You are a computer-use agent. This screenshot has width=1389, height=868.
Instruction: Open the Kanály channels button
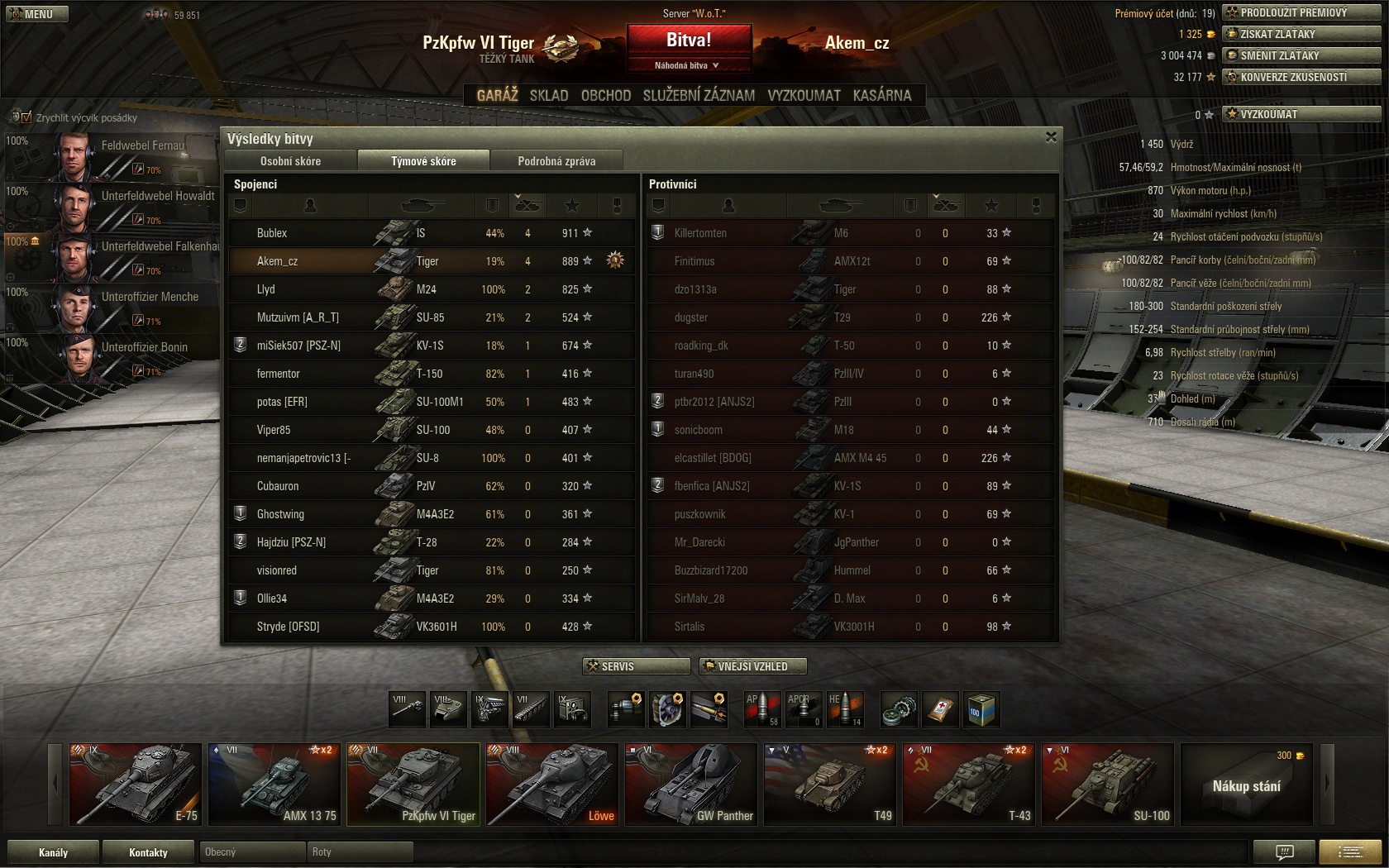coord(54,852)
